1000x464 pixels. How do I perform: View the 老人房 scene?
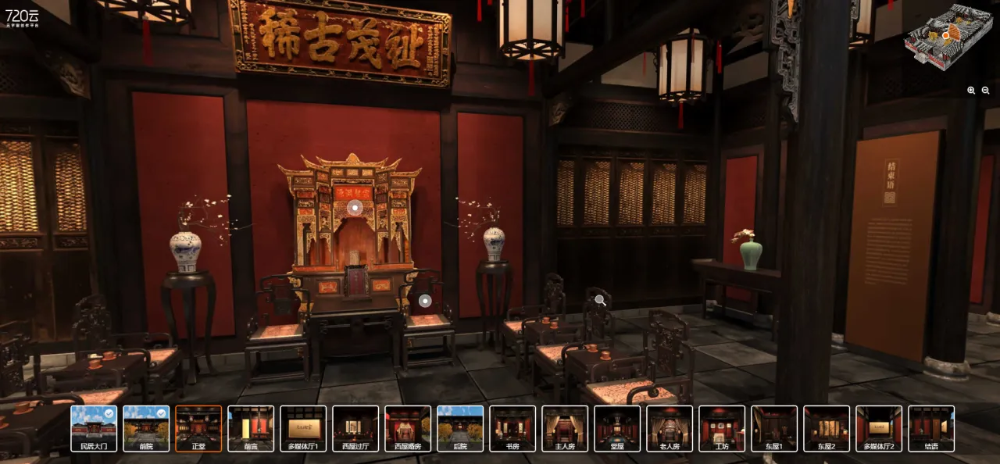coord(670,428)
